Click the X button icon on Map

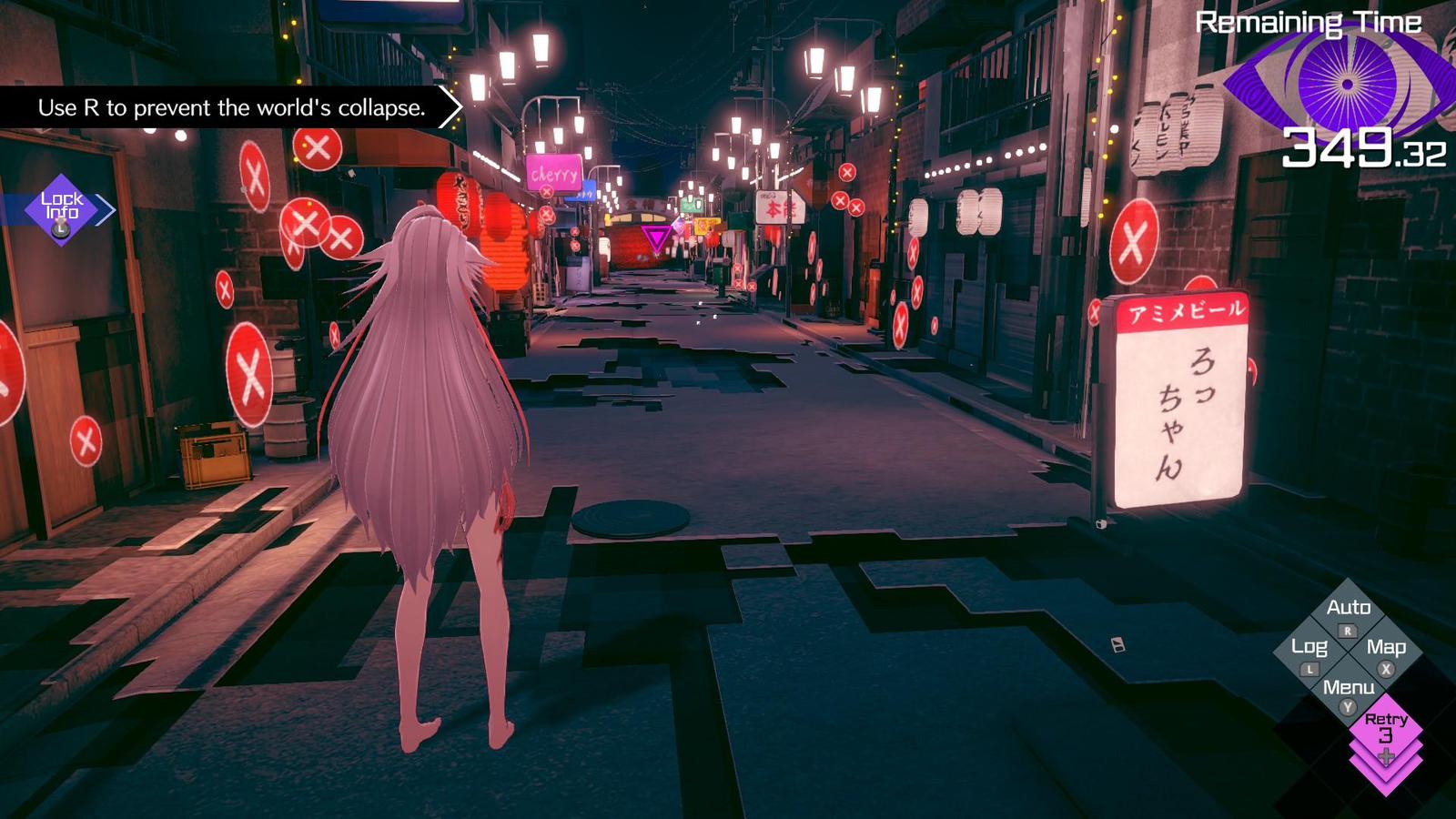point(1386,669)
